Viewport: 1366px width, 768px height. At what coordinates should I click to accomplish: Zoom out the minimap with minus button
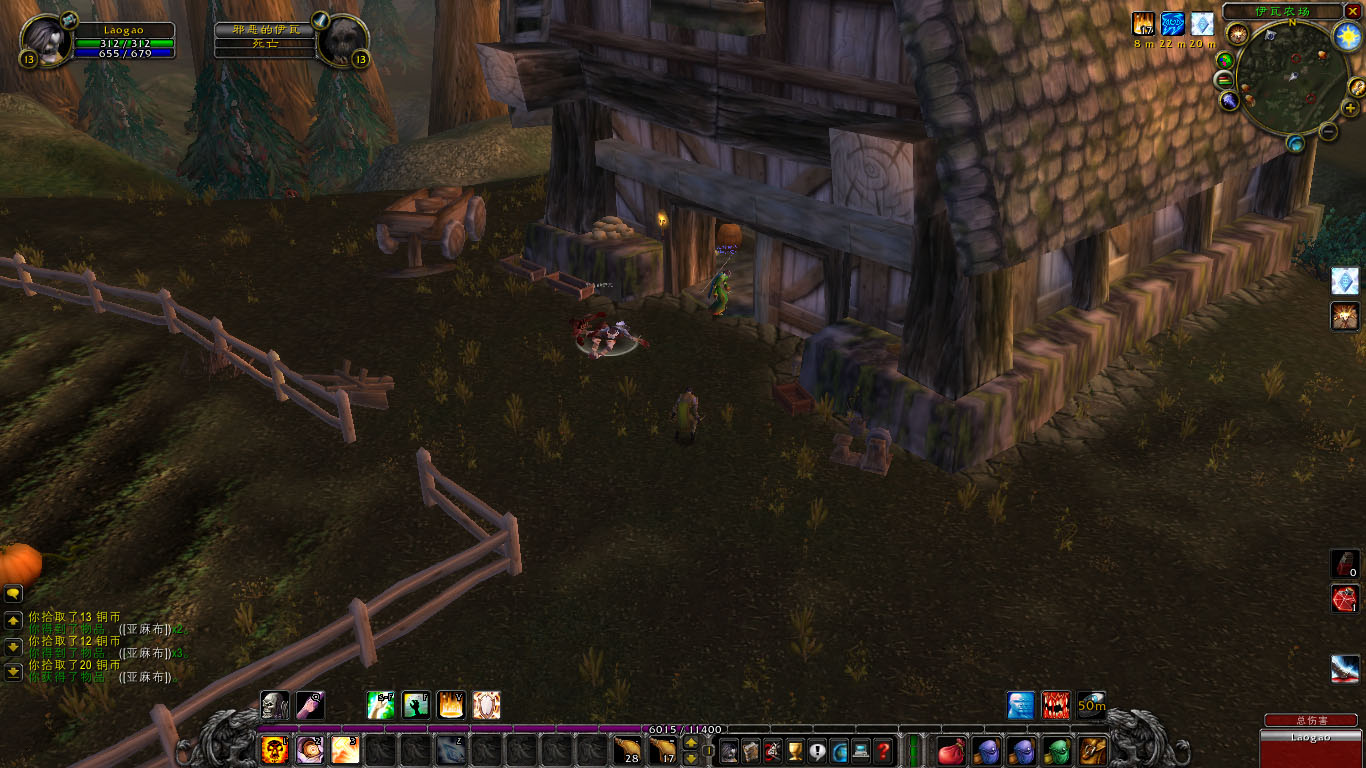(1328, 131)
